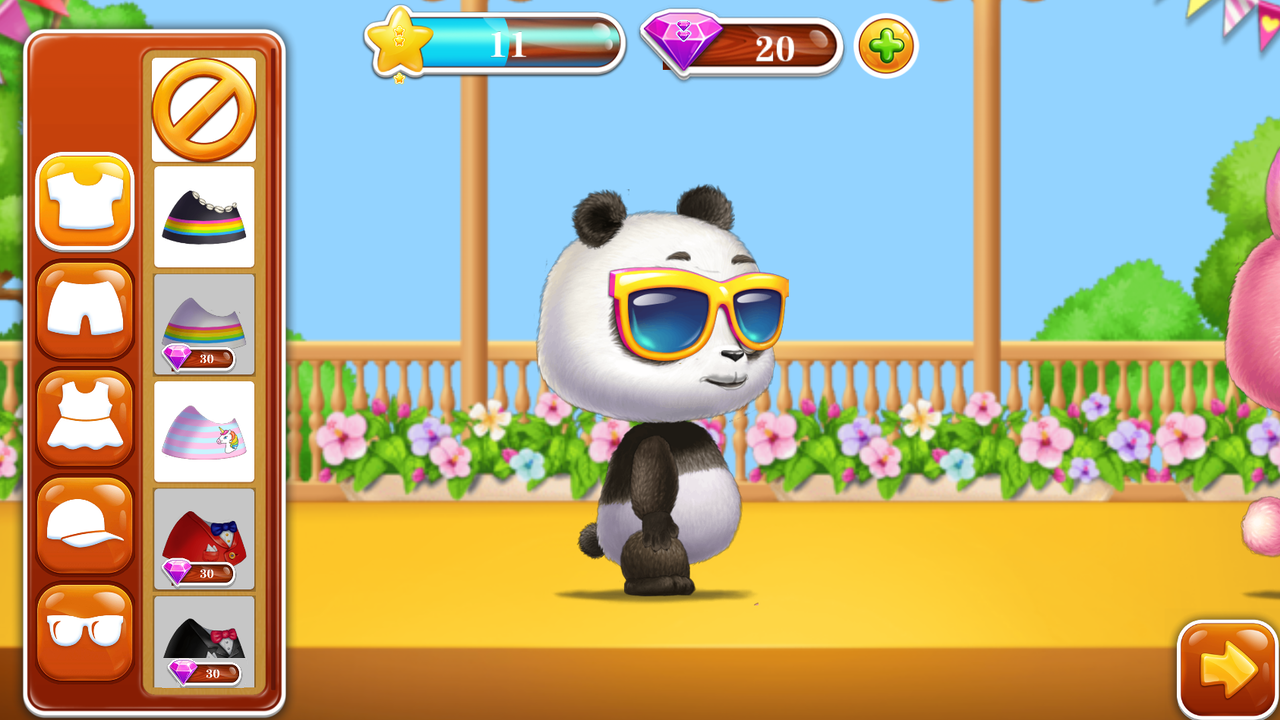Open the cap category
The height and width of the screenshot is (720, 1280).
coord(85,522)
